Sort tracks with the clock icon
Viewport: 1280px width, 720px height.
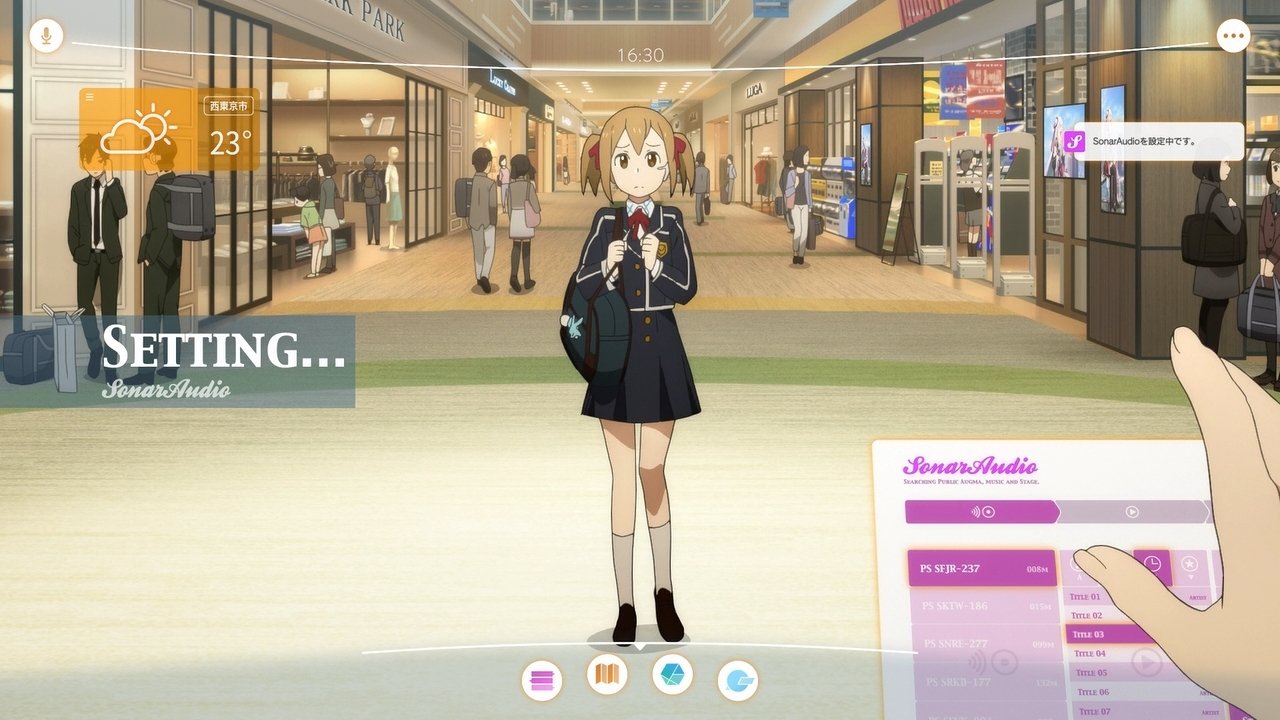(1152, 565)
